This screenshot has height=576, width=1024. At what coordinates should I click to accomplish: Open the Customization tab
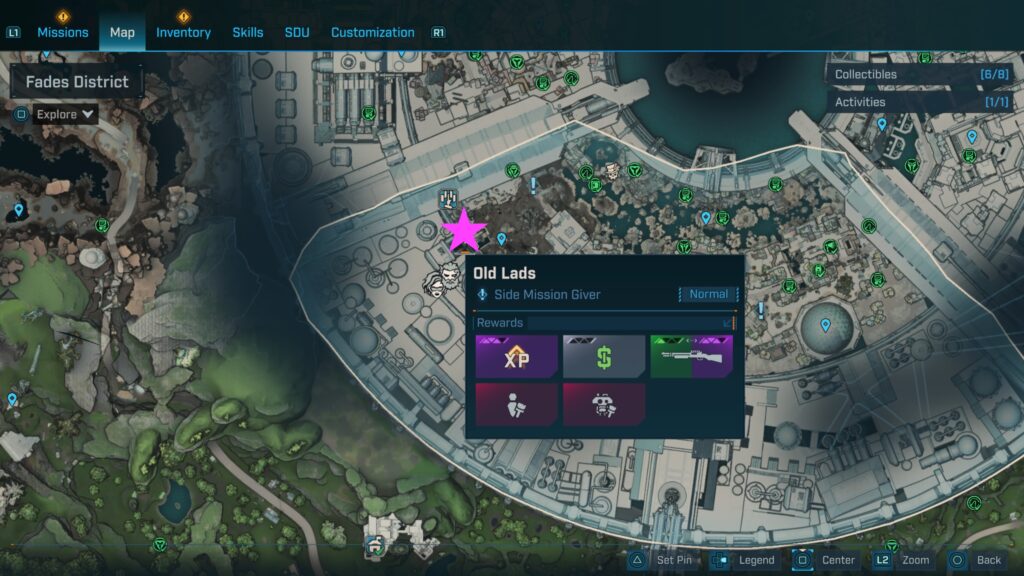(372, 32)
